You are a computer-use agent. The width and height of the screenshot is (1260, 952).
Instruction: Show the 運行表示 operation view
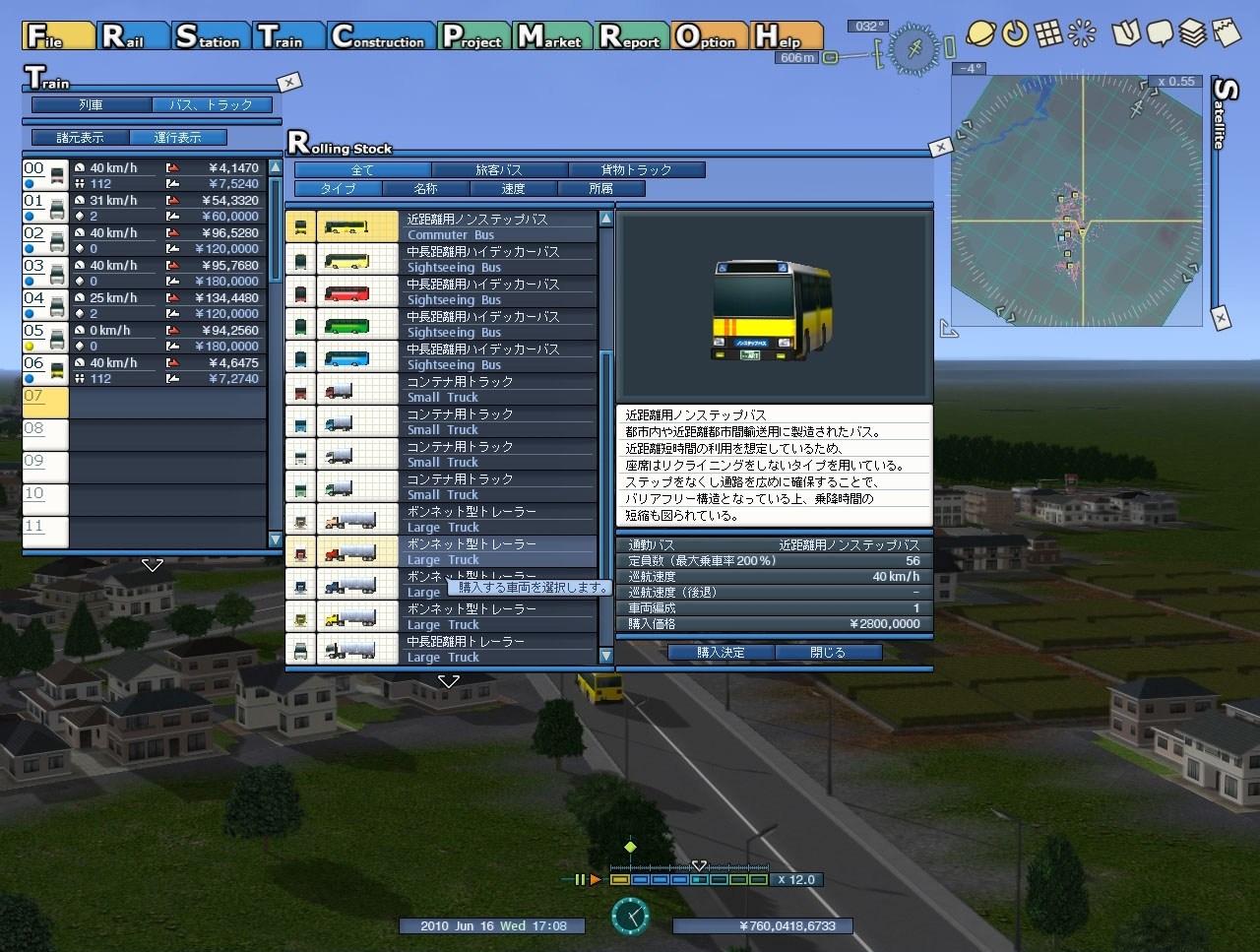point(177,138)
